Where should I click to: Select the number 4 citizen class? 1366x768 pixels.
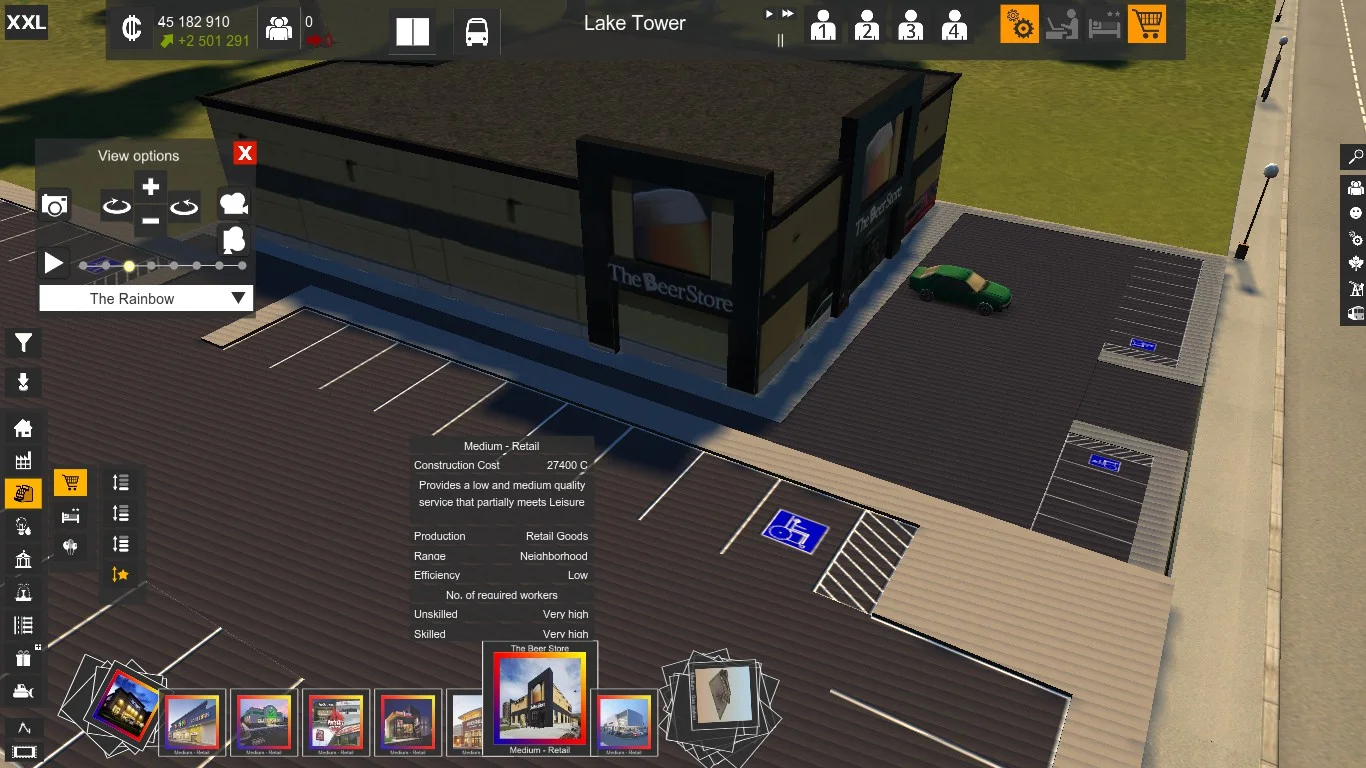954,25
